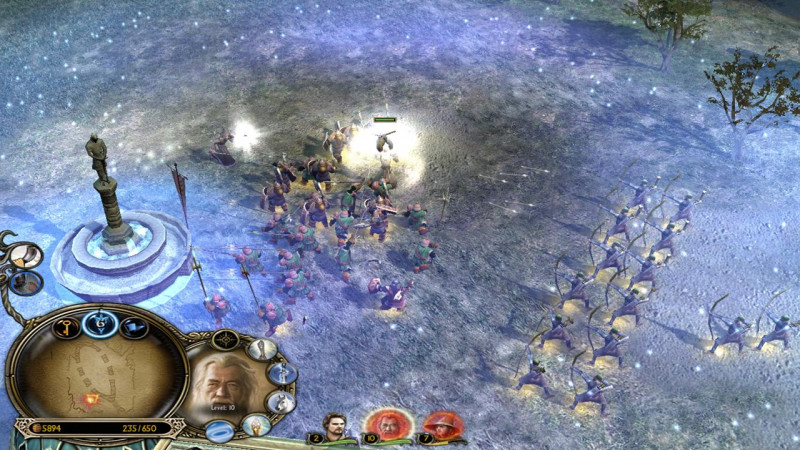The image size is (800, 450).
Task: Activate the blue ring blast ability
Action: 220,431
